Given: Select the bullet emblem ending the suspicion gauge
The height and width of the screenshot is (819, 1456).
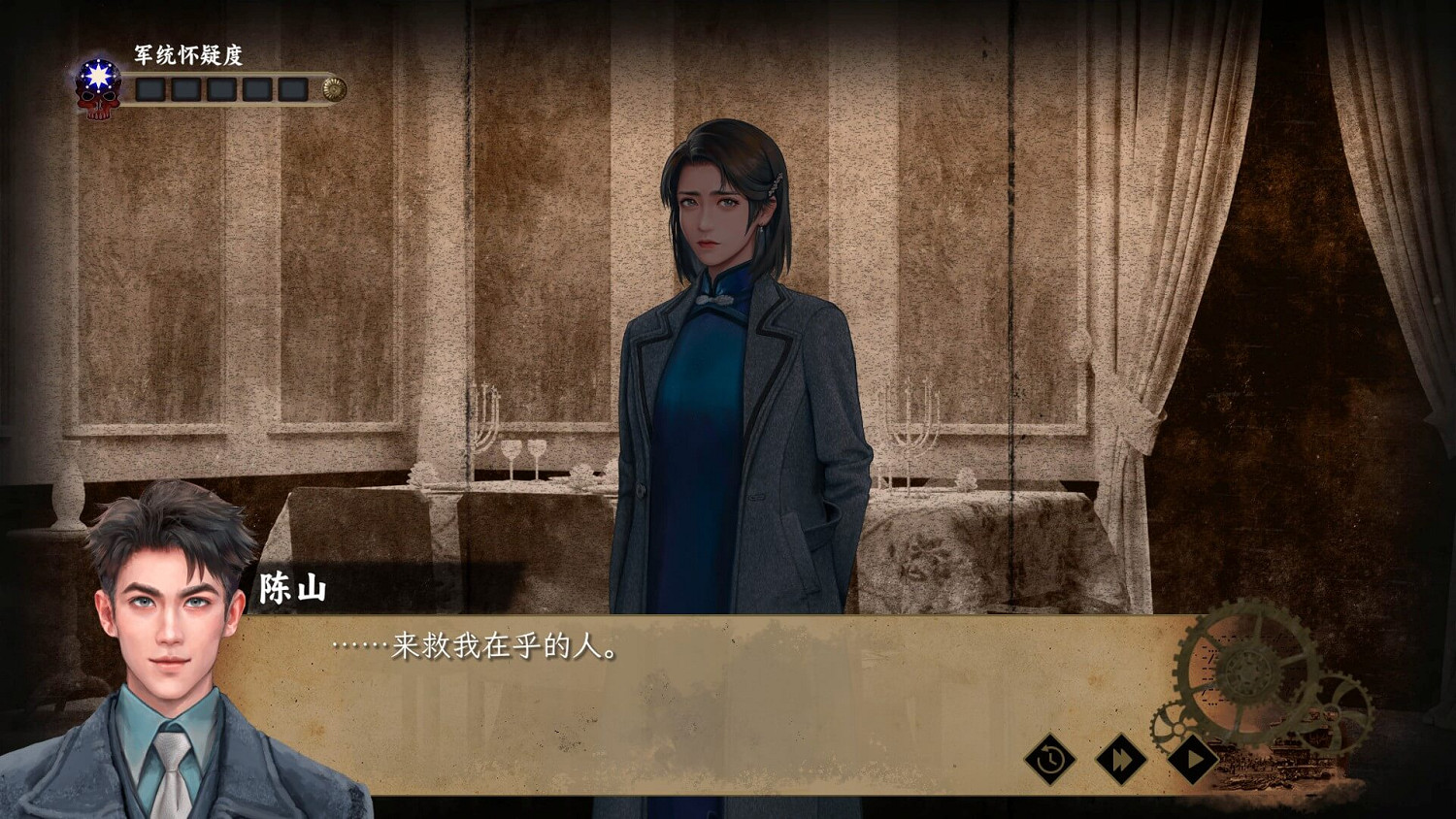Looking at the screenshot, I should click(334, 87).
